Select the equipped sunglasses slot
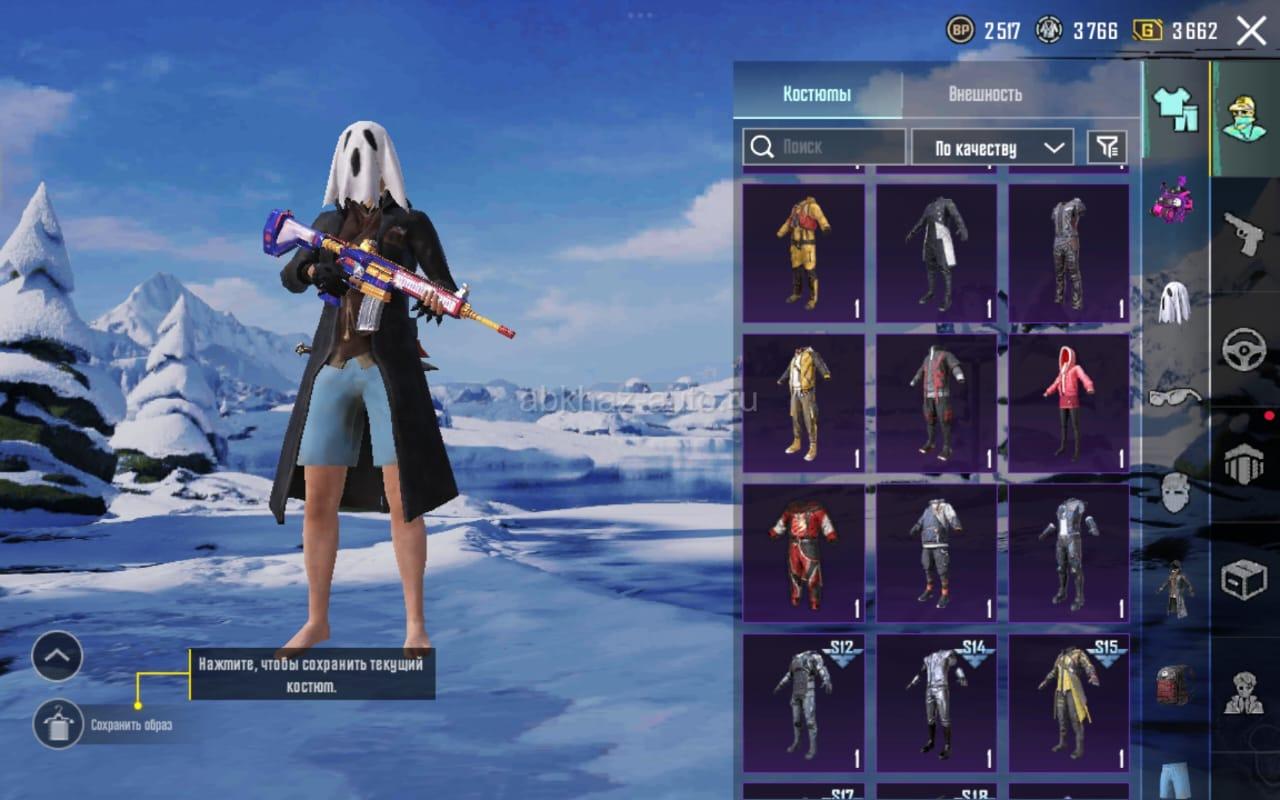 [1174, 397]
